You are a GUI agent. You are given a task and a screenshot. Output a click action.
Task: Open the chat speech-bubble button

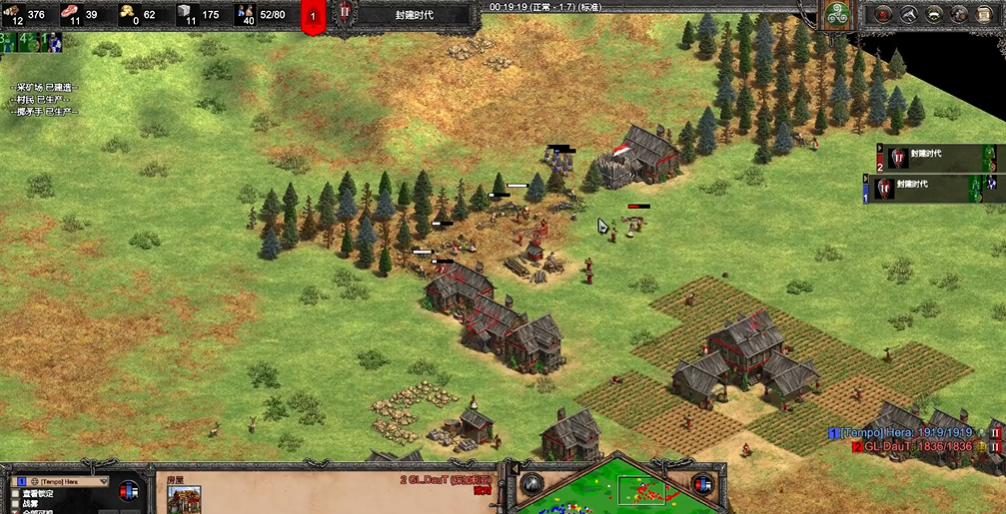pyautogui.click(x=959, y=14)
